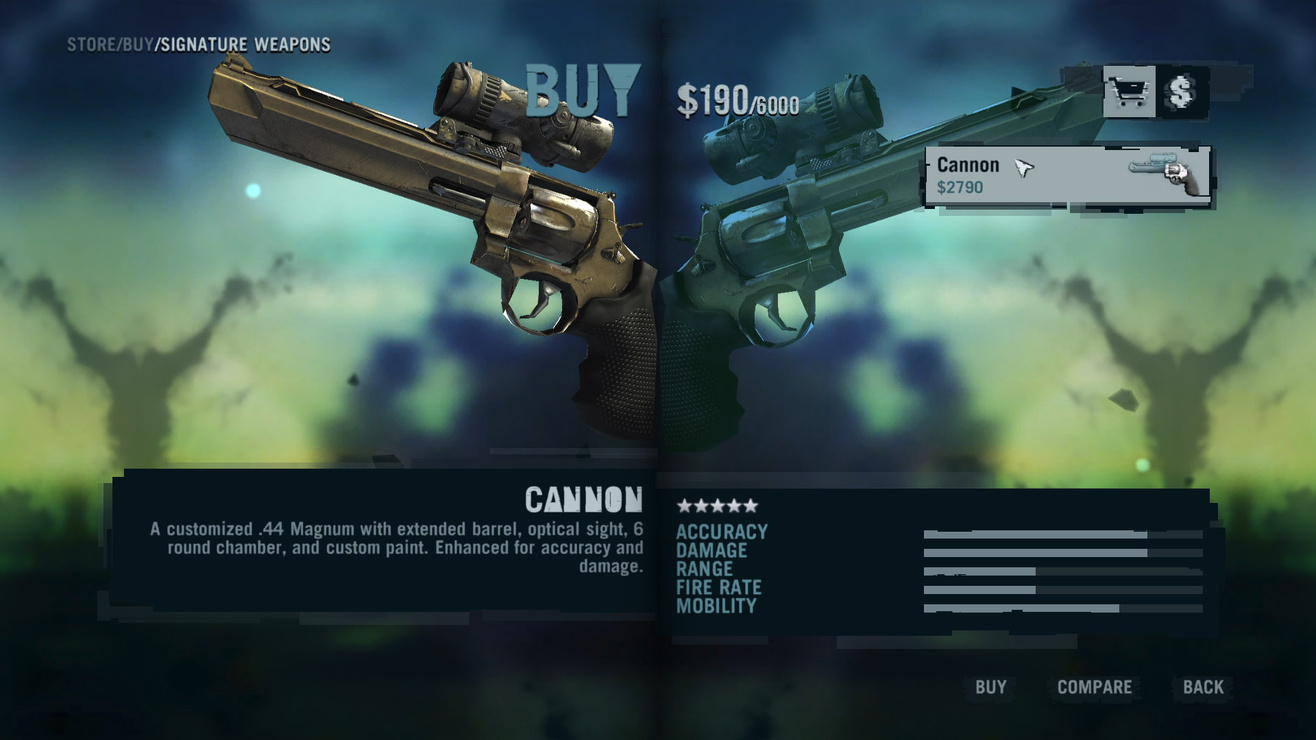This screenshot has width=1316, height=740.
Task: Switch to the shopping cart buy tab
Action: tap(1129, 93)
